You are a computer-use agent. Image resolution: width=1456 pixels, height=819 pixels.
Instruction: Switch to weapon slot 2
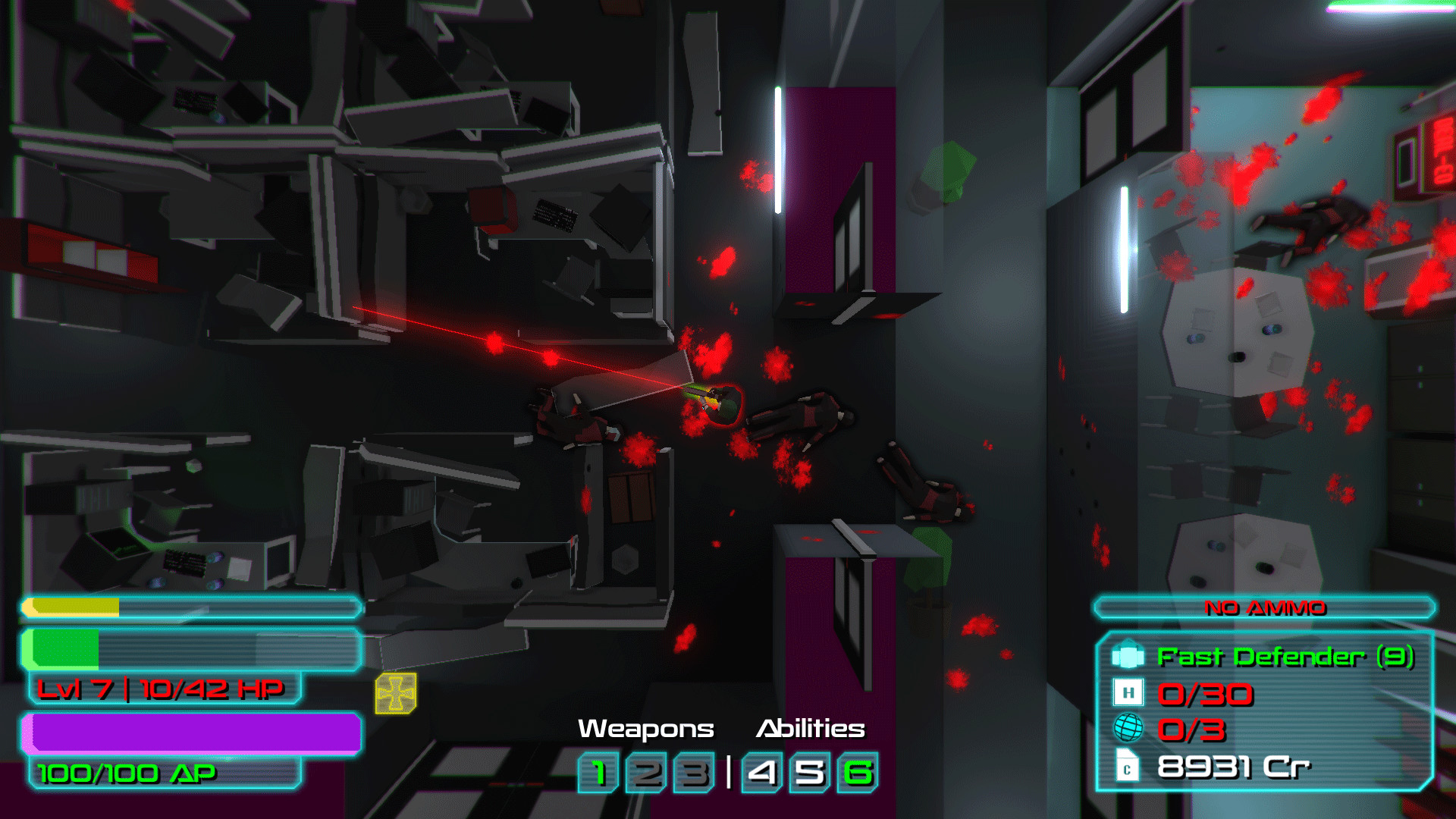tap(647, 773)
